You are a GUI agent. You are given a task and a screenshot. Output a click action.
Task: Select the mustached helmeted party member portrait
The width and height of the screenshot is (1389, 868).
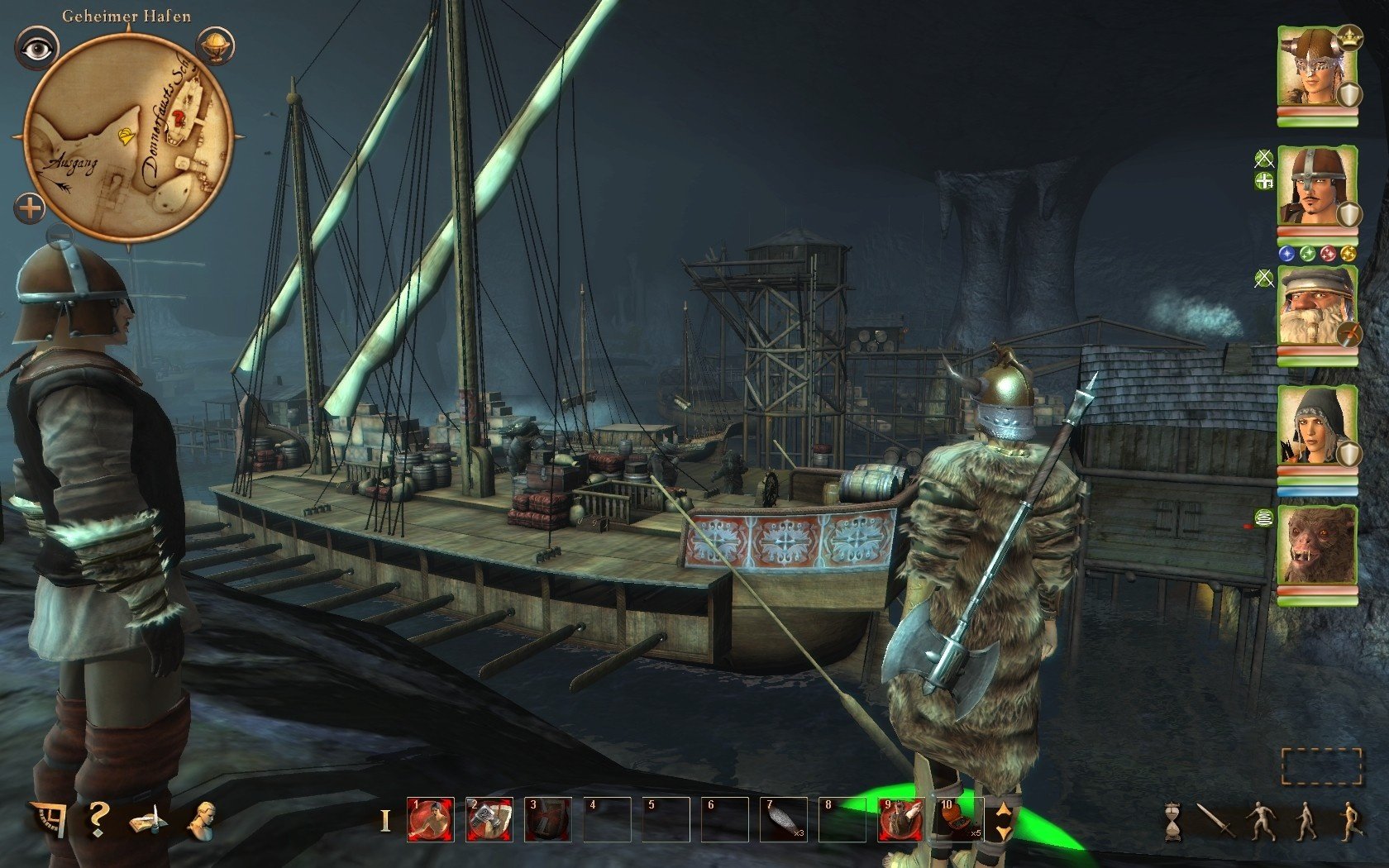[1317, 188]
